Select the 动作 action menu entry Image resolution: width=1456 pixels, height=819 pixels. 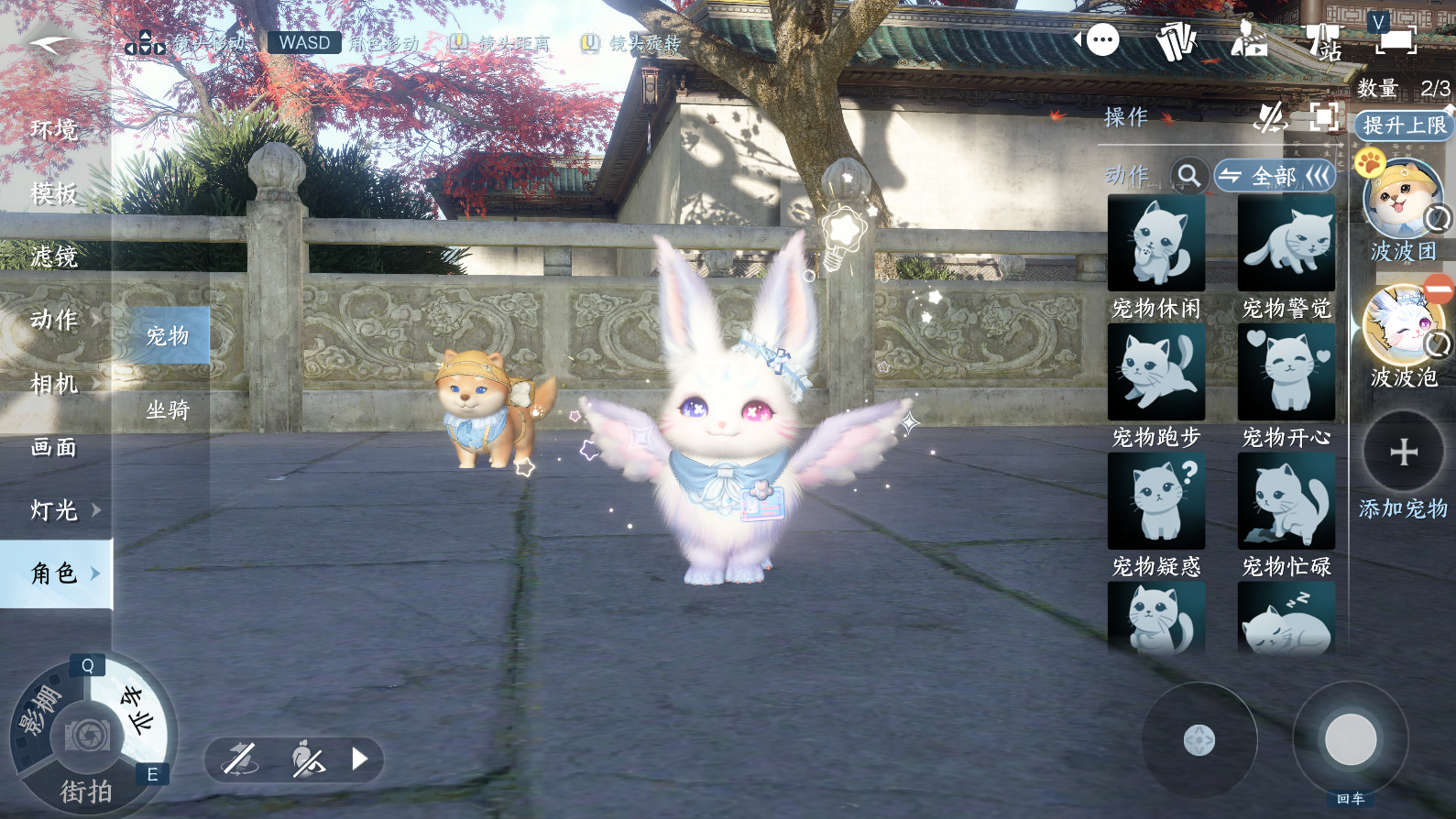coord(54,320)
